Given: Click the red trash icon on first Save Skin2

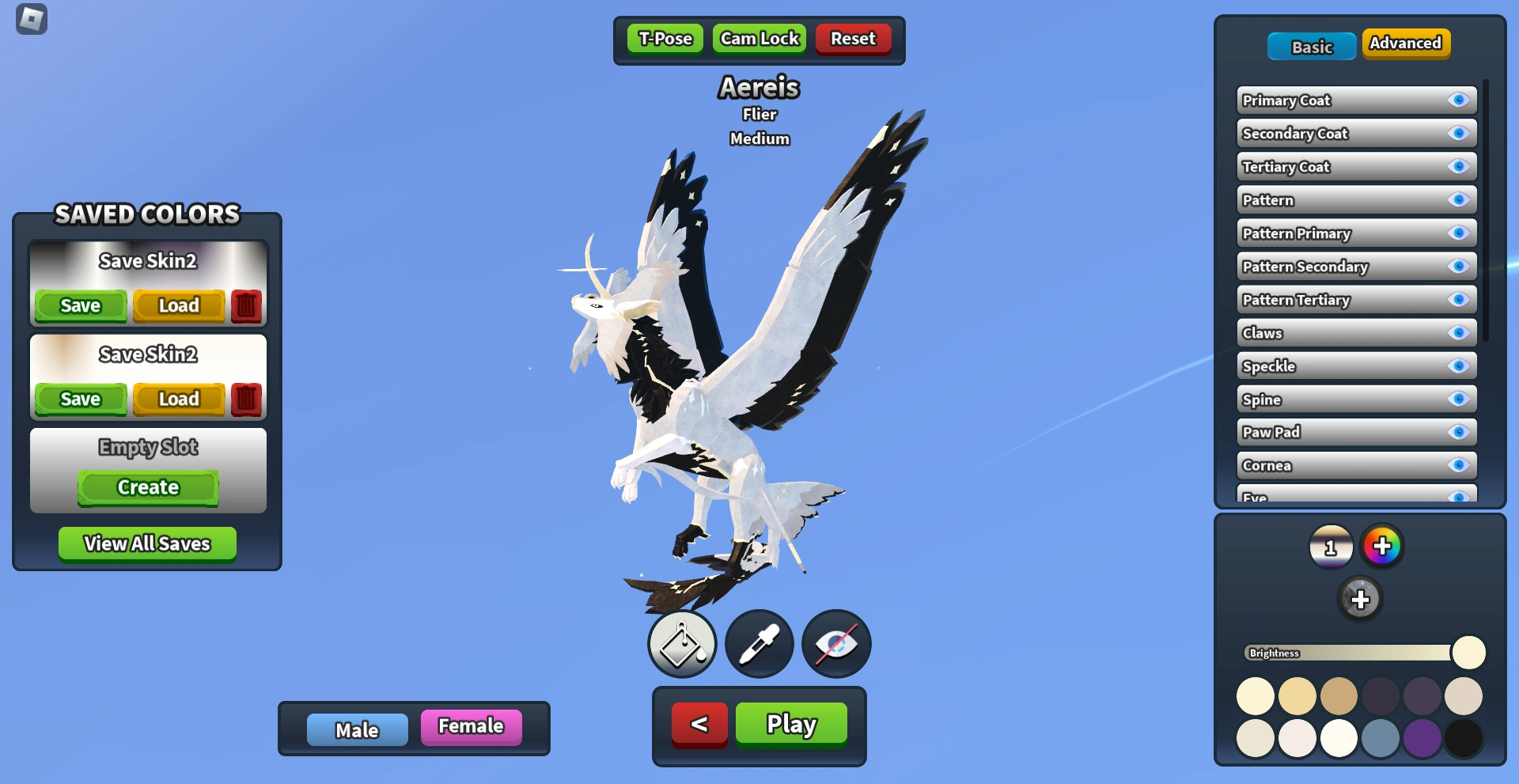Looking at the screenshot, I should pos(246,305).
